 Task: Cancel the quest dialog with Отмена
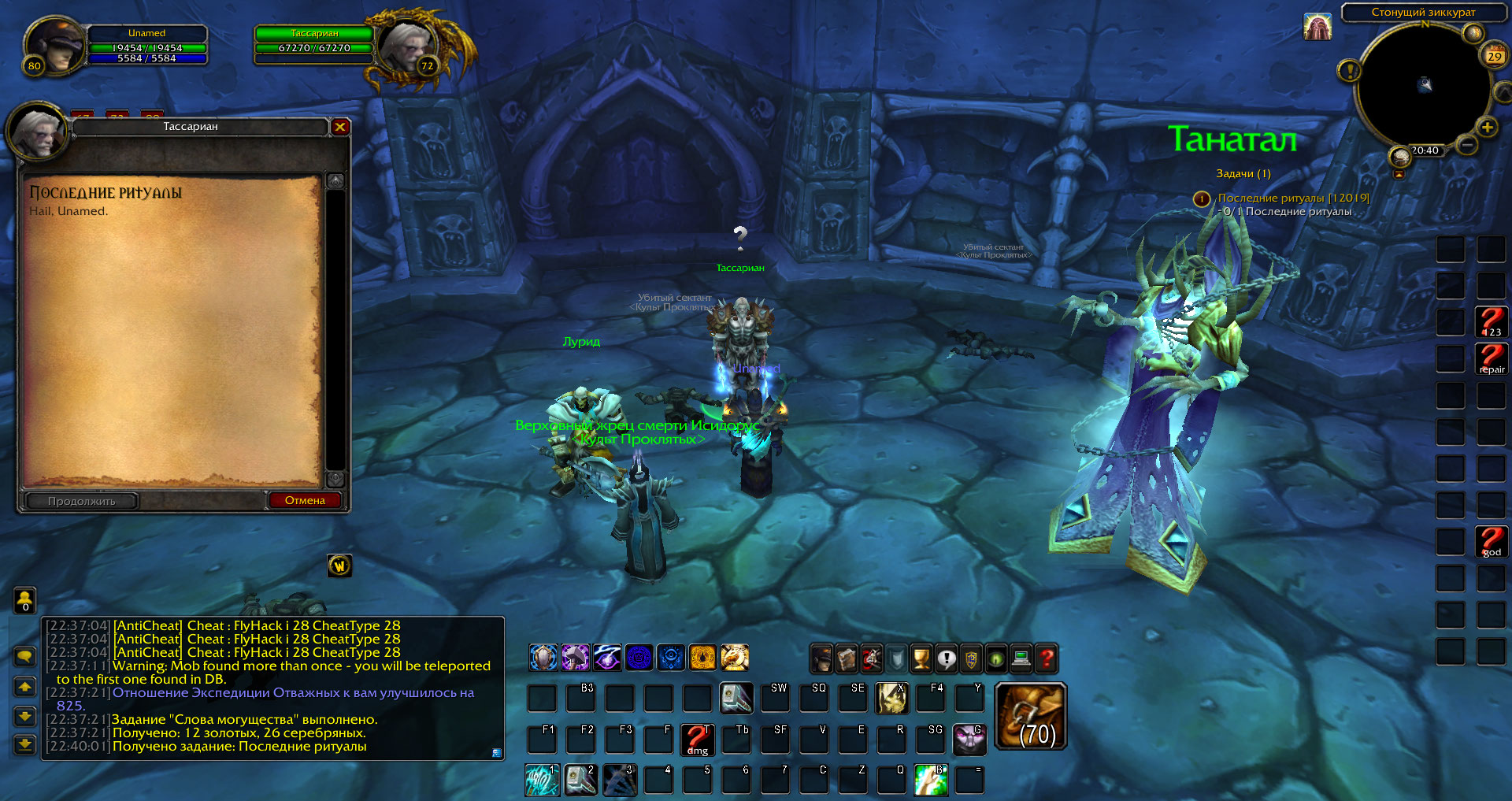coord(305,500)
